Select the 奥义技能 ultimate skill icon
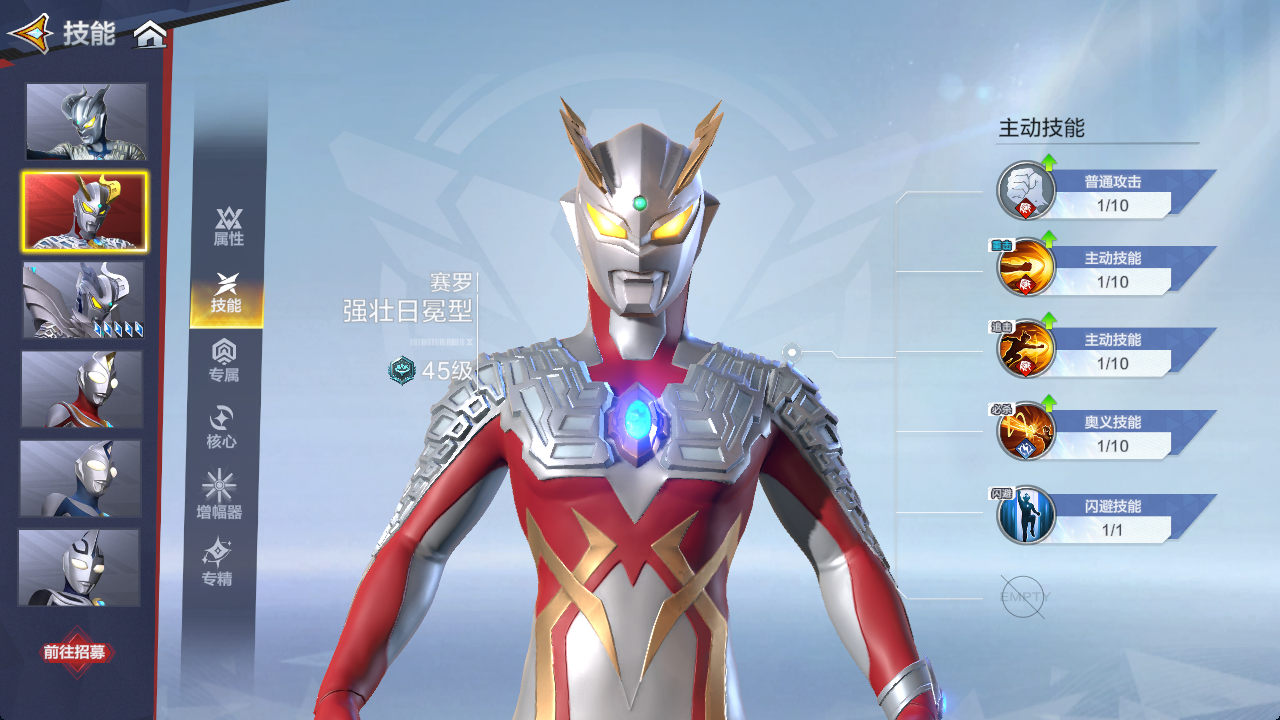This screenshot has height=720, width=1280. point(1026,432)
